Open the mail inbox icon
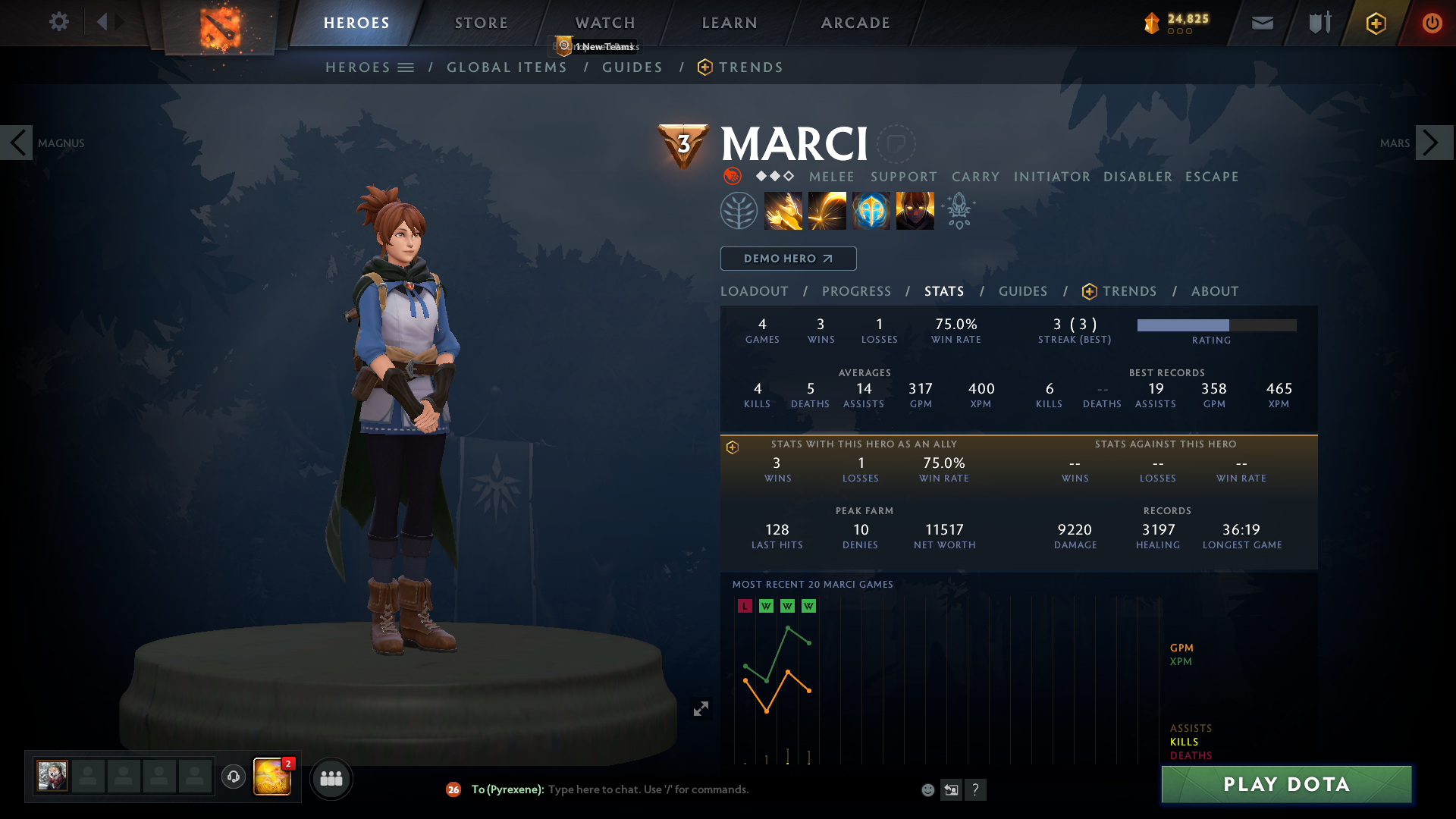 pos(1262,23)
